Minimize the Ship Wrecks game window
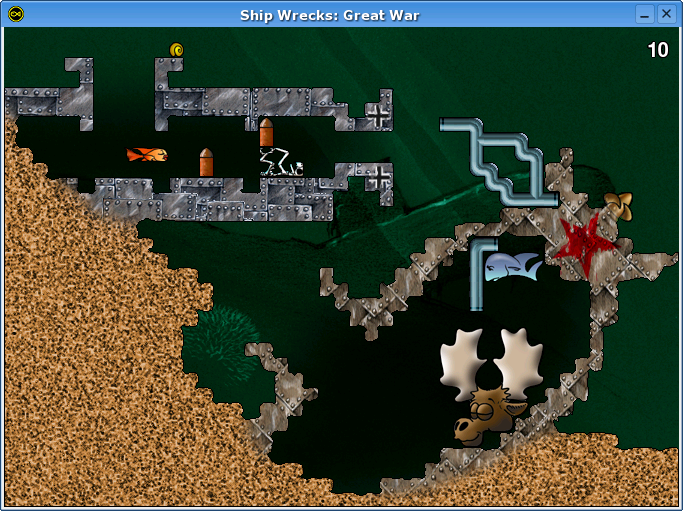683x511 pixels. (645, 14)
